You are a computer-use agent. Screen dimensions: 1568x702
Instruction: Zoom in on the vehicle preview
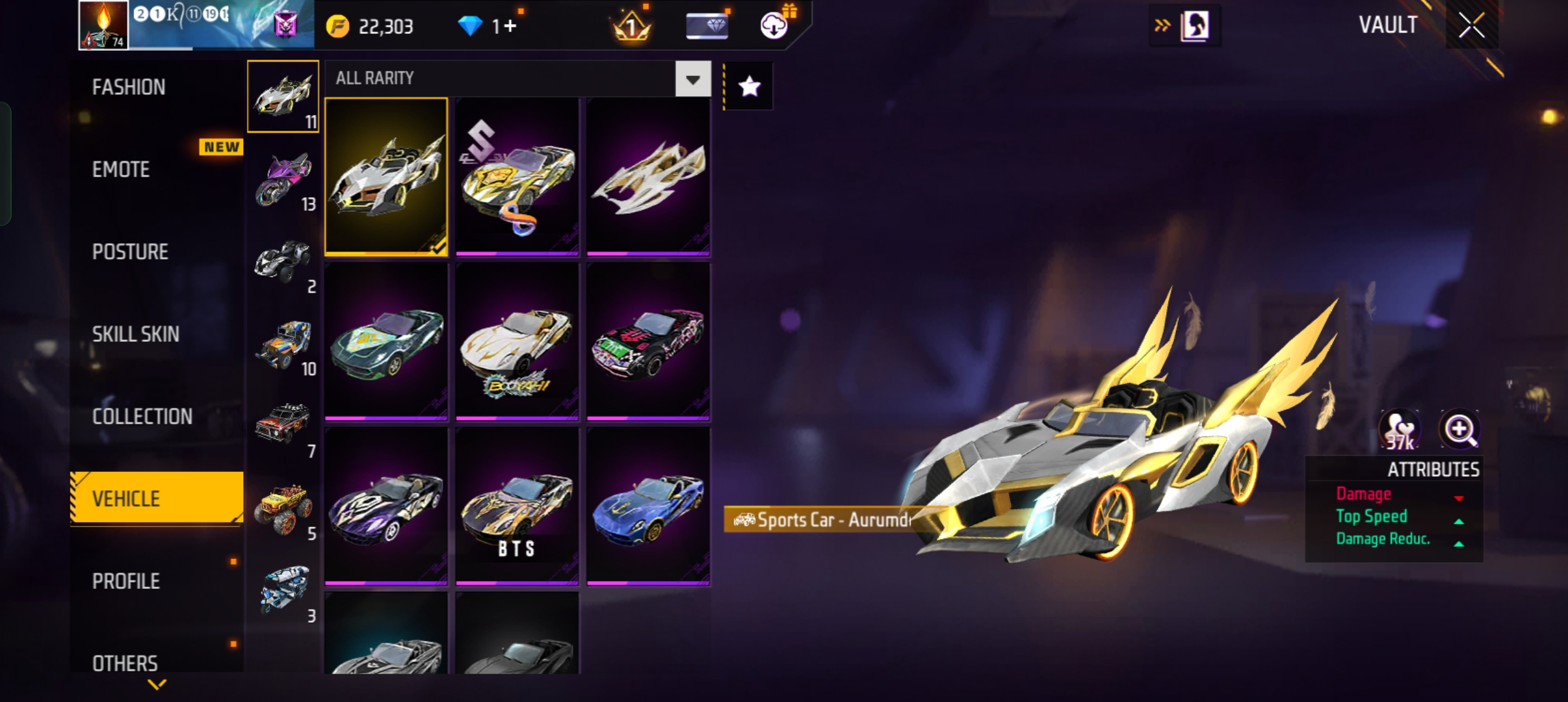point(1459,429)
